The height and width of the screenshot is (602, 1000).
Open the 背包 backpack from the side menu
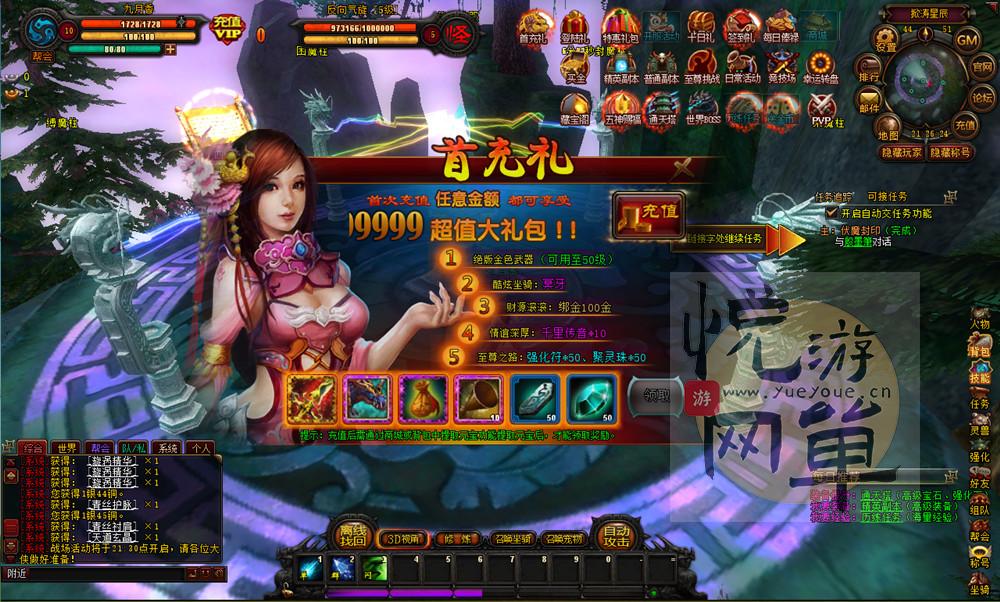click(979, 350)
